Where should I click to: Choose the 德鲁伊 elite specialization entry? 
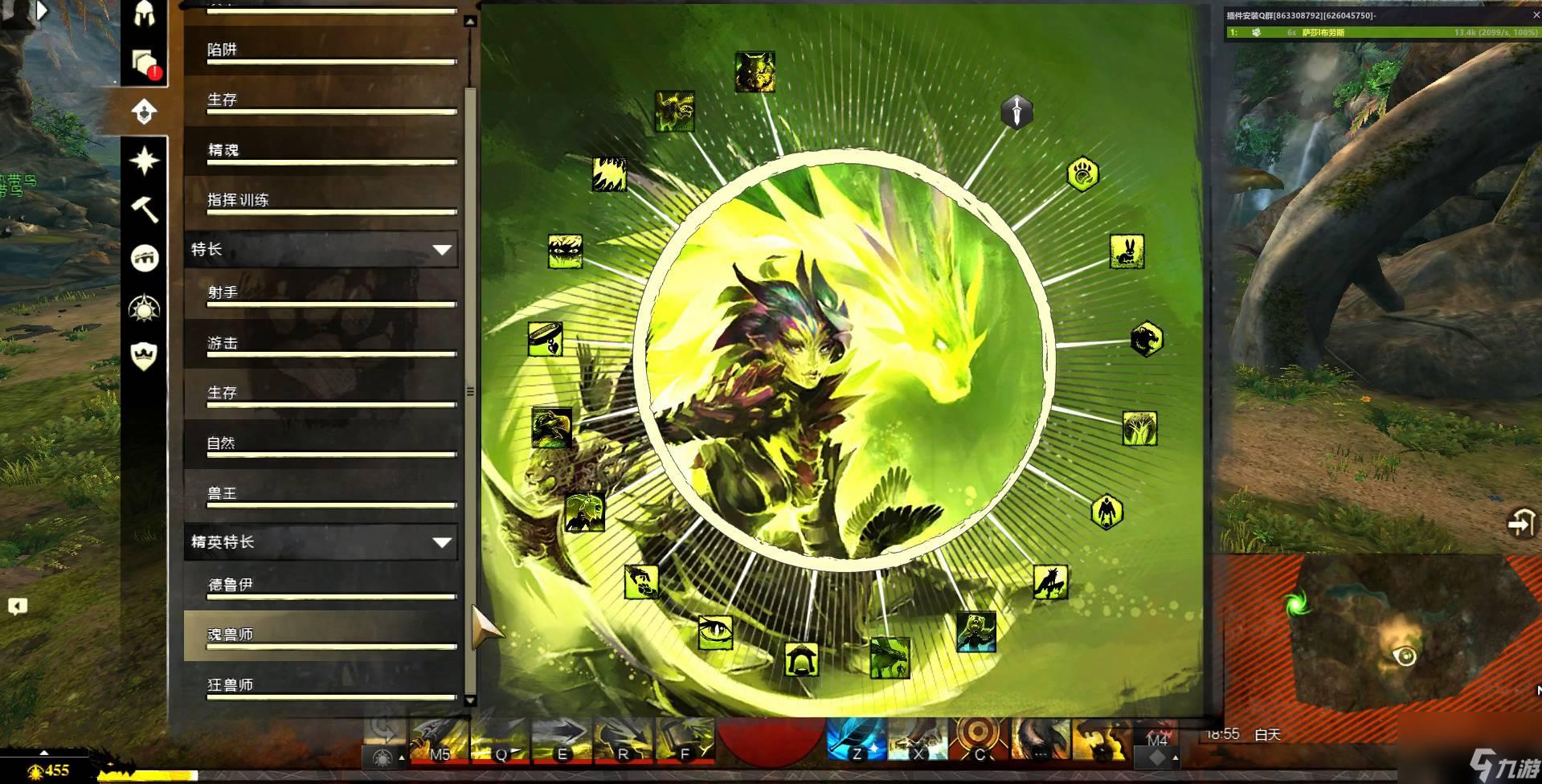click(321, 585)
